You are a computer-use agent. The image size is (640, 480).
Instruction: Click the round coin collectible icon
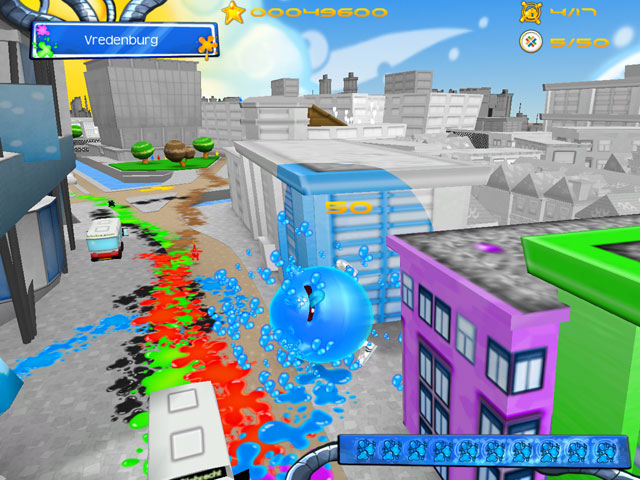(x=530, y=42)
